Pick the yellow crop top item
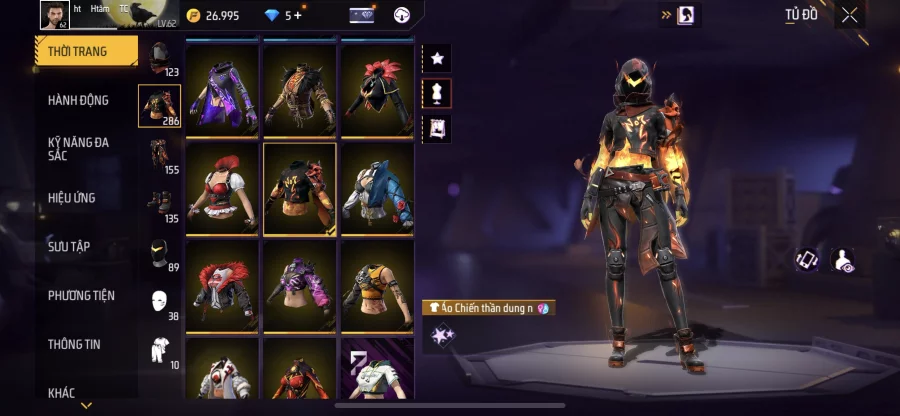900x416 pixels. (378, 285)
